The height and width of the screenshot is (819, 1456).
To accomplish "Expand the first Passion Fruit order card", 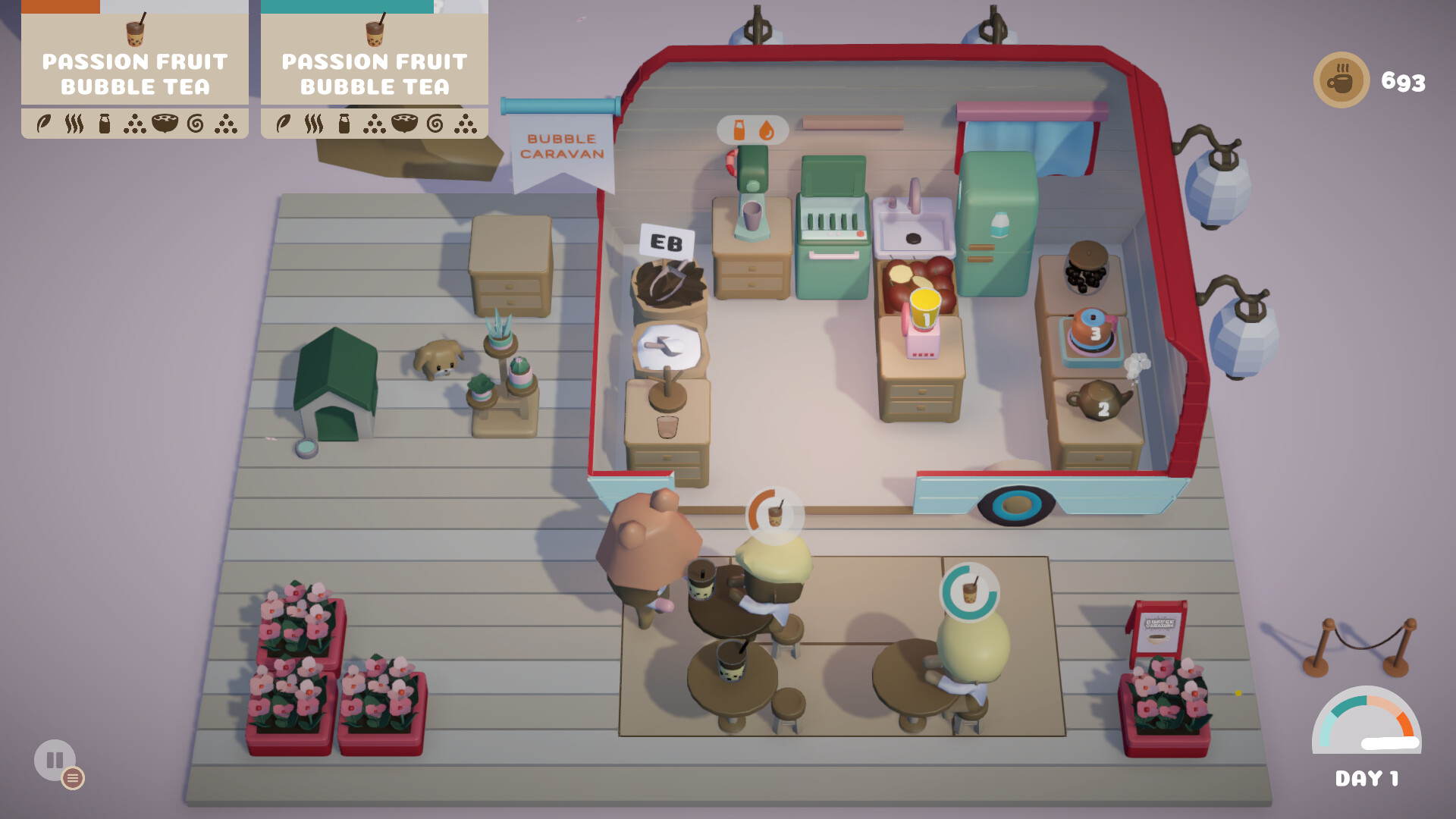I will (134, 72).
